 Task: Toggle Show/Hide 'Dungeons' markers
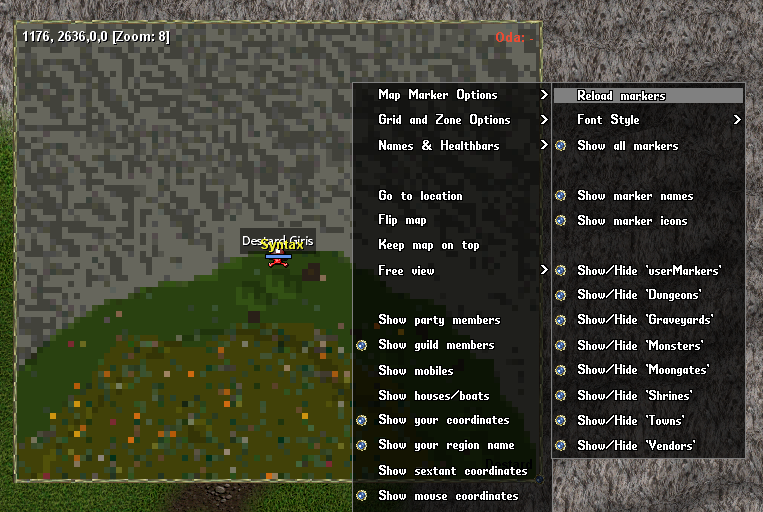click(638, 295)
